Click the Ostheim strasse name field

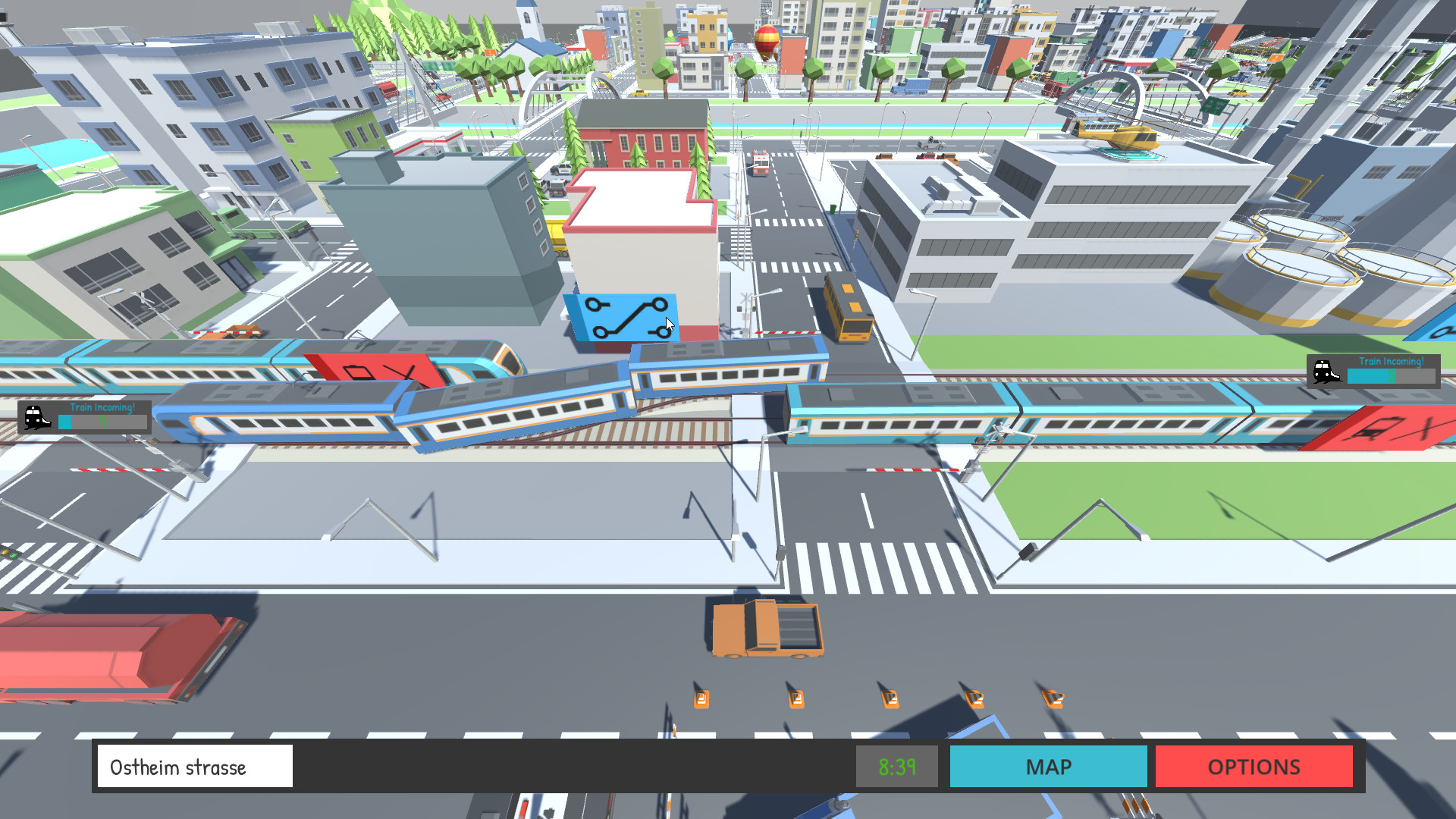194,767
